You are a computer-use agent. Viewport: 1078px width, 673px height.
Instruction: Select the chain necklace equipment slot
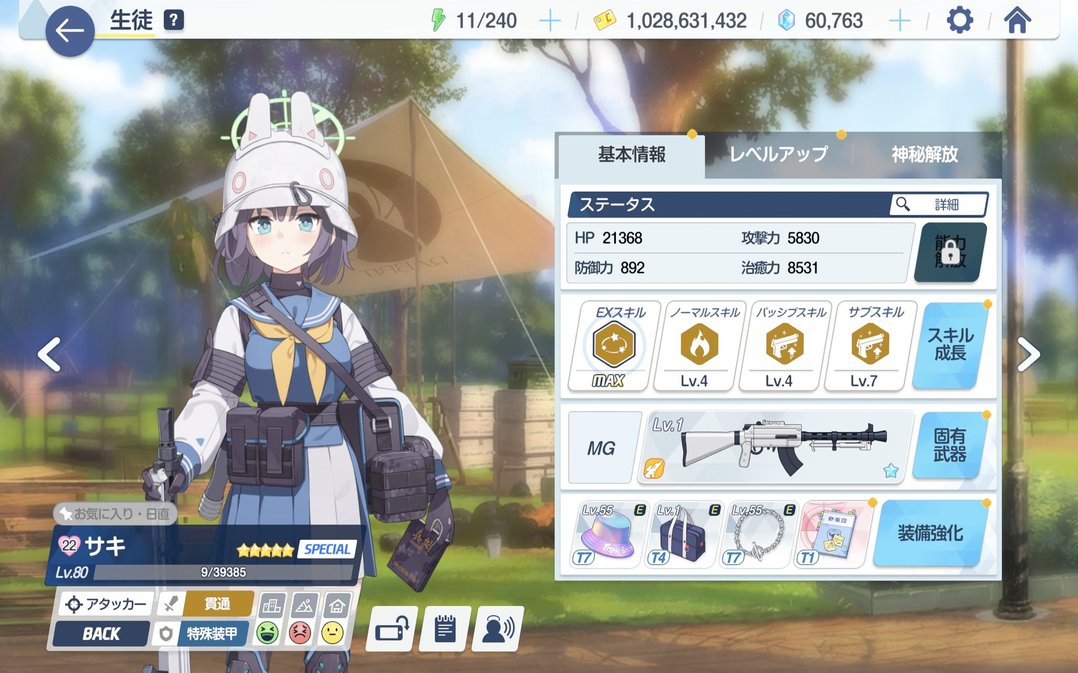(x=760, y=536)
